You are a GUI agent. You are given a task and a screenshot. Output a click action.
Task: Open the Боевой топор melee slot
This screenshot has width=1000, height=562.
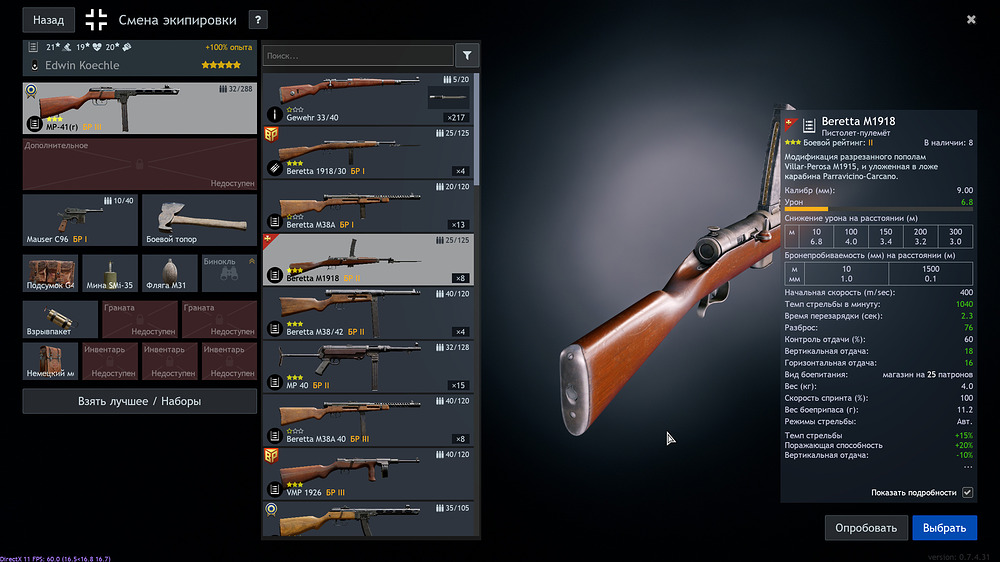click(199, 220)
